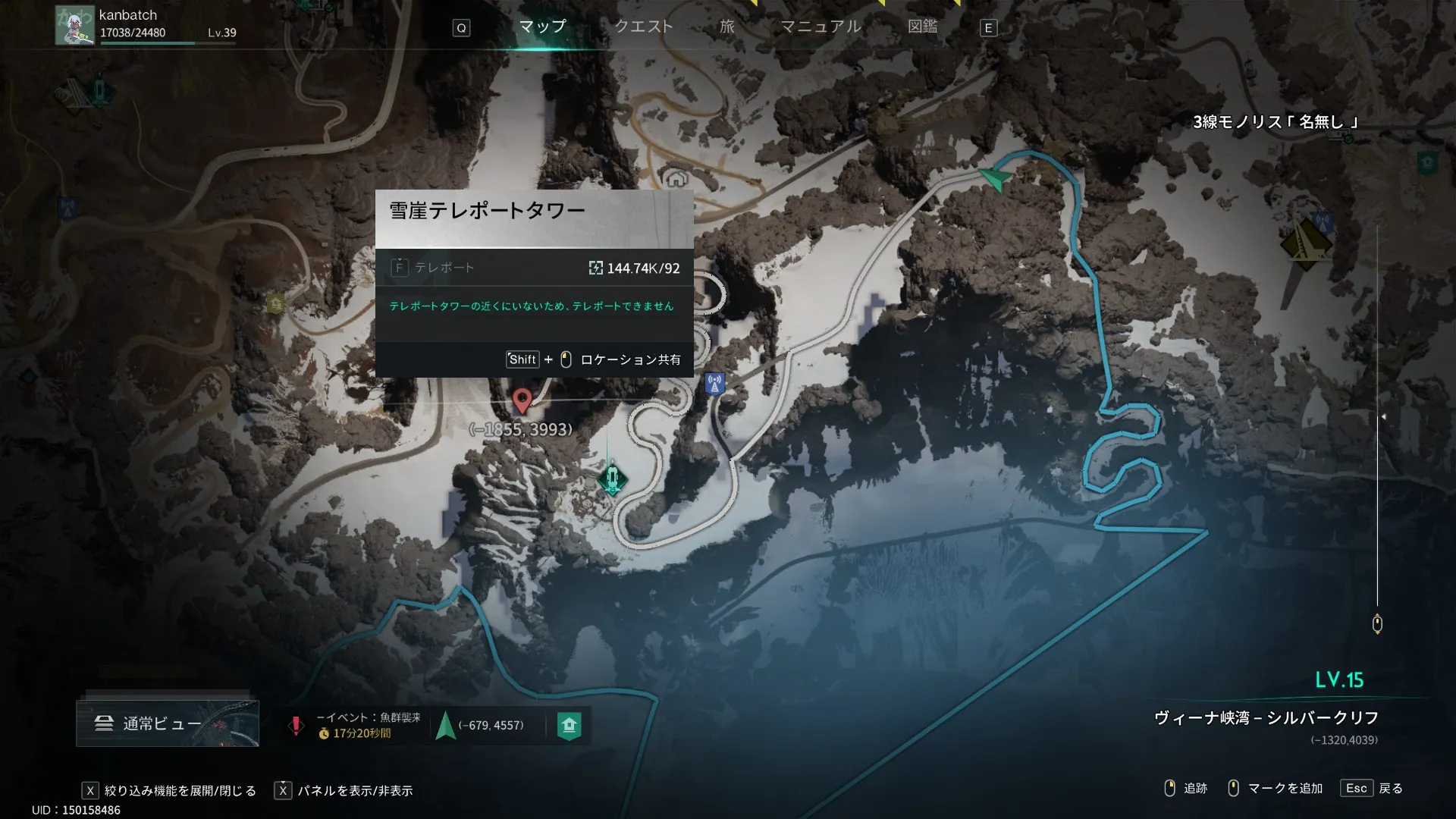This screenshot has height=819, width=1456.
Task: Select the blue signal tower marker
Action: 714,384
